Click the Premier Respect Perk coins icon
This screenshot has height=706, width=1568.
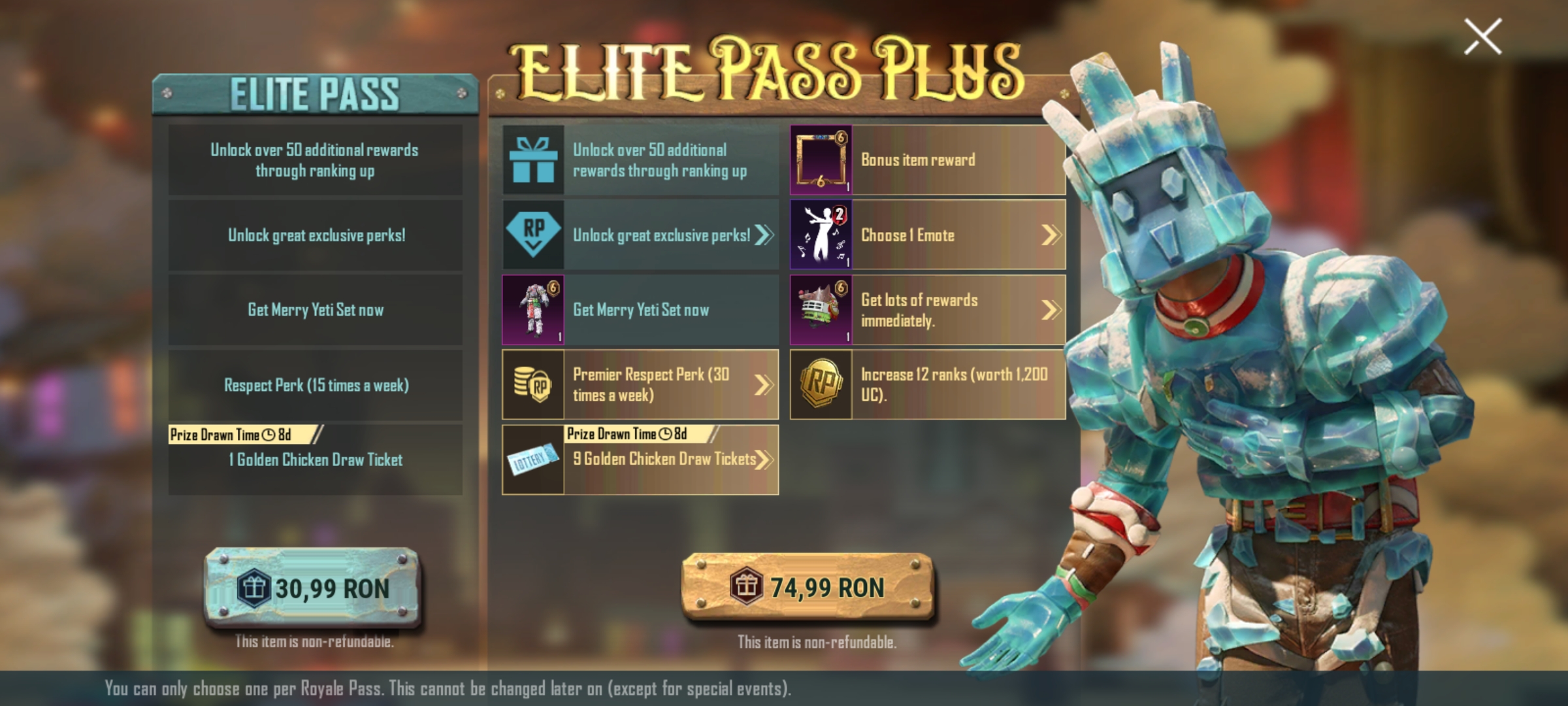pyautogui.click(x=533, y=386)
